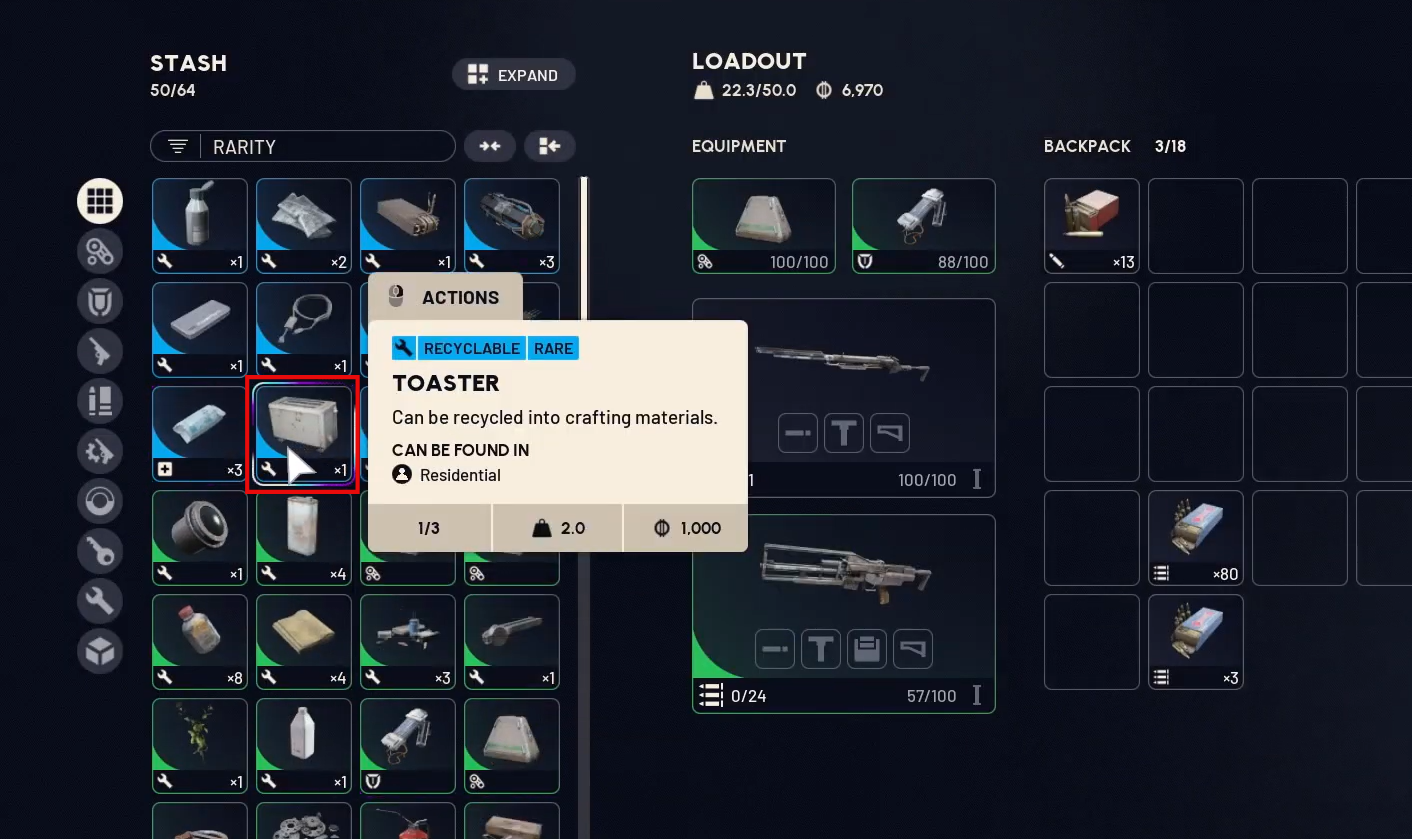
Task: Choose the equipped shield at 88/100
Action: 923,225
